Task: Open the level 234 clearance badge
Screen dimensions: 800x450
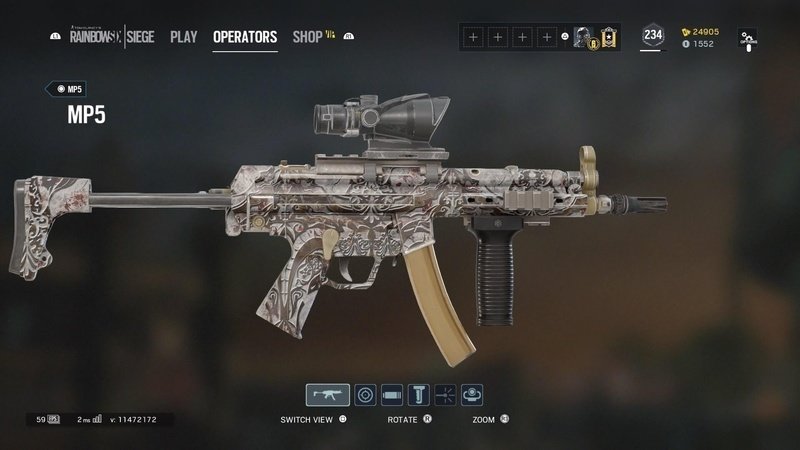Action: click(653, 36)
